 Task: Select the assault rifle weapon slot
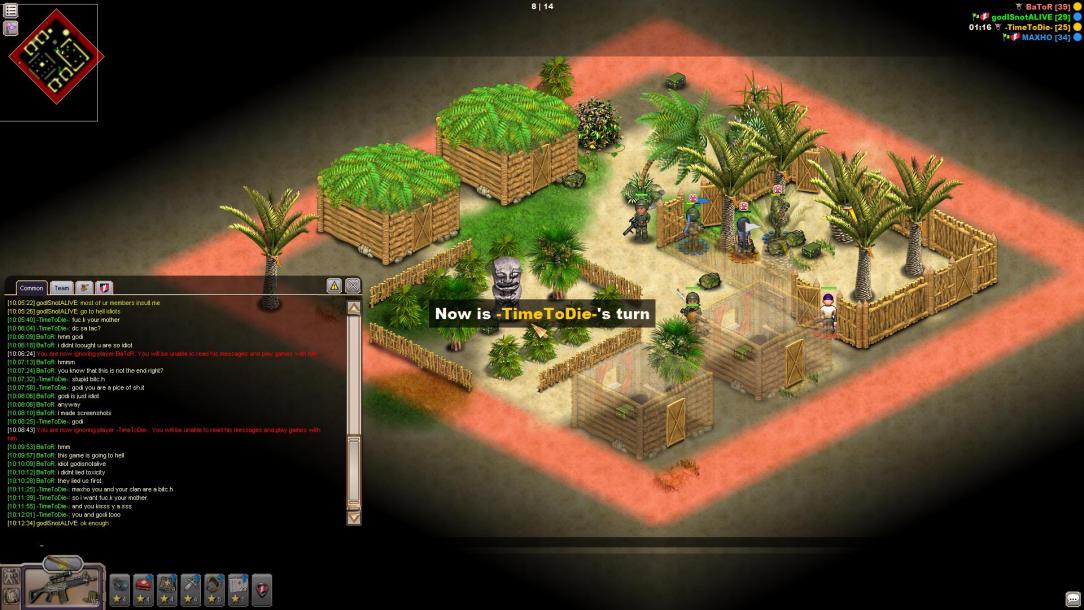point(62,587)
